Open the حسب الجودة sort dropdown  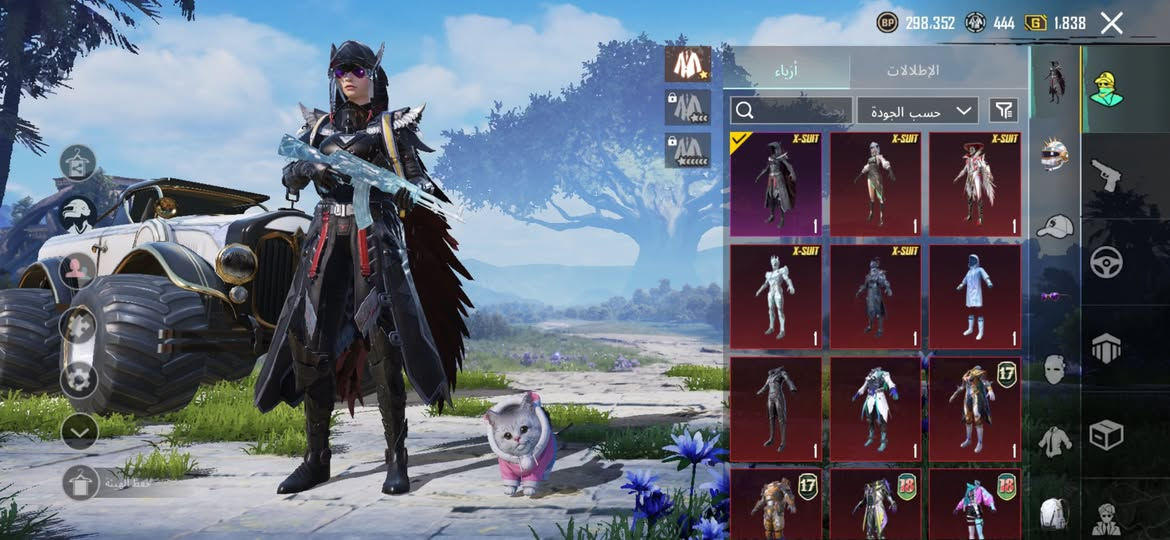(x=917, y=110)
